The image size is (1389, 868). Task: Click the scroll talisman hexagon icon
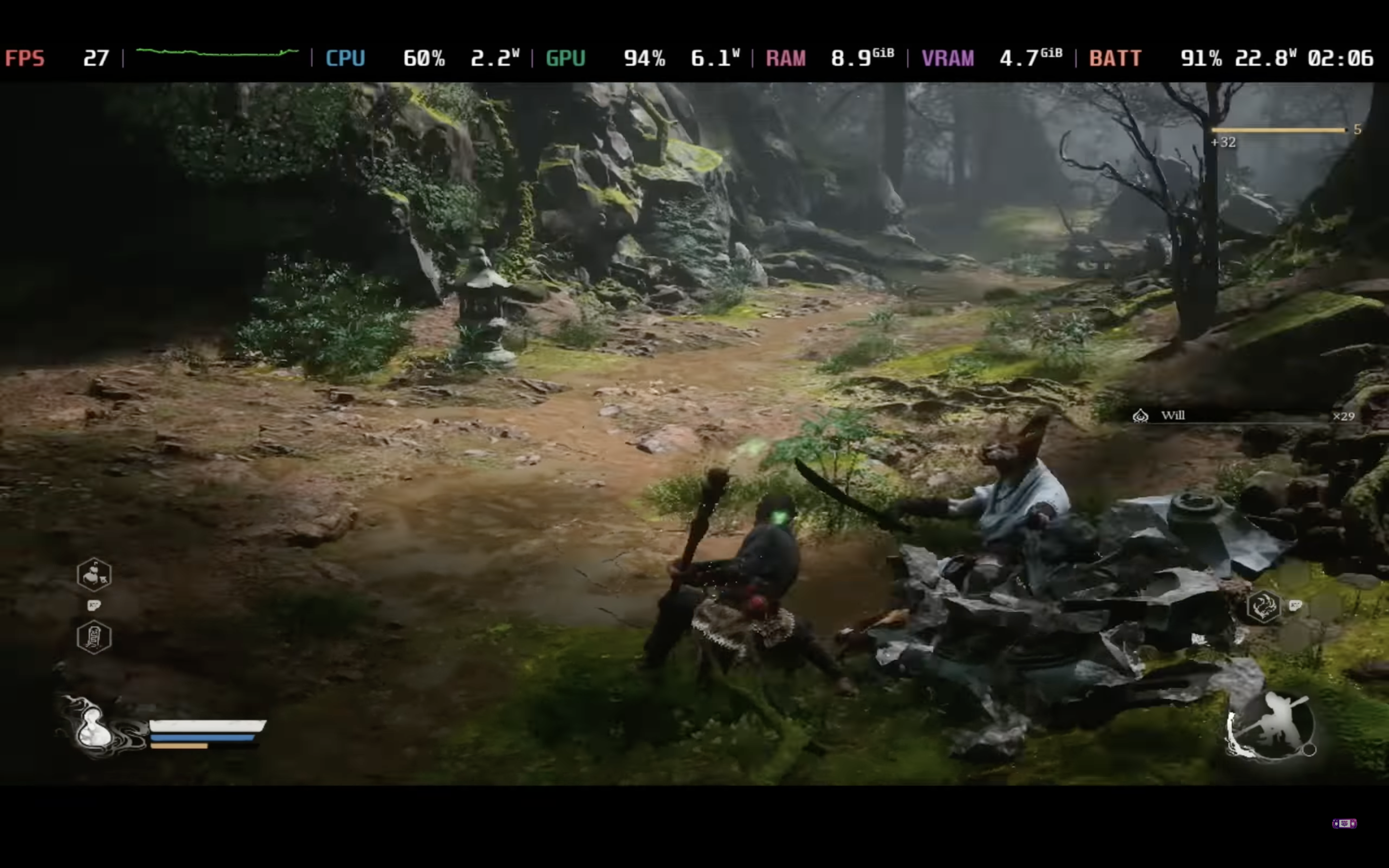point(94,636)
